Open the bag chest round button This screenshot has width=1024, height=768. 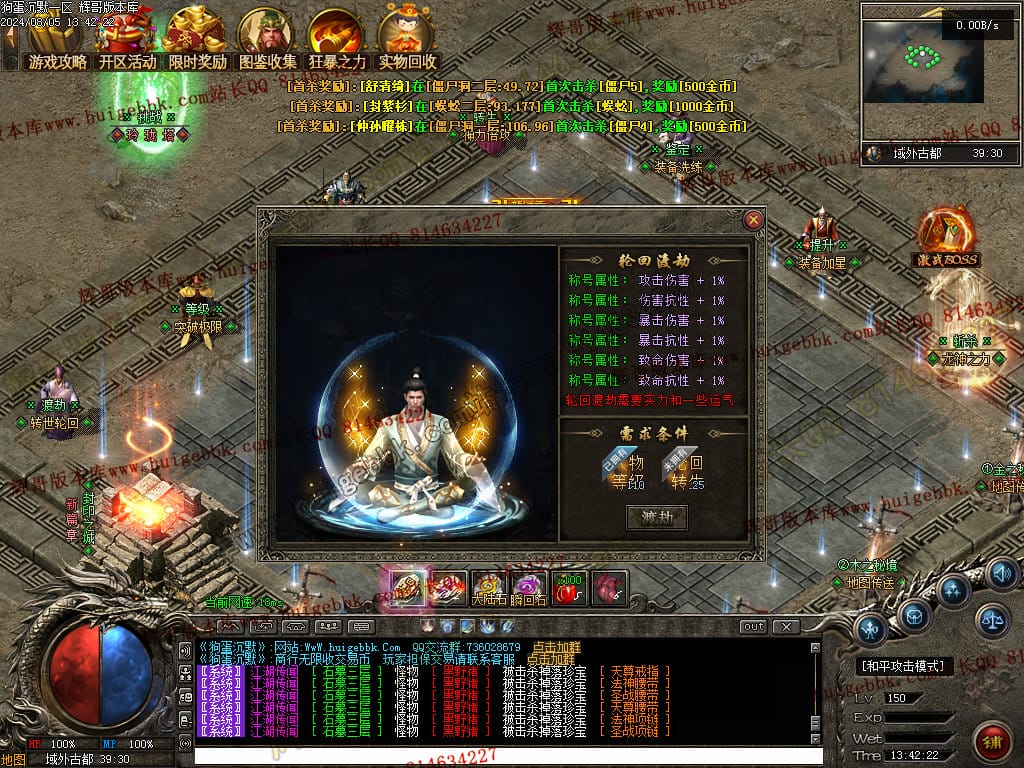[914, 616]
